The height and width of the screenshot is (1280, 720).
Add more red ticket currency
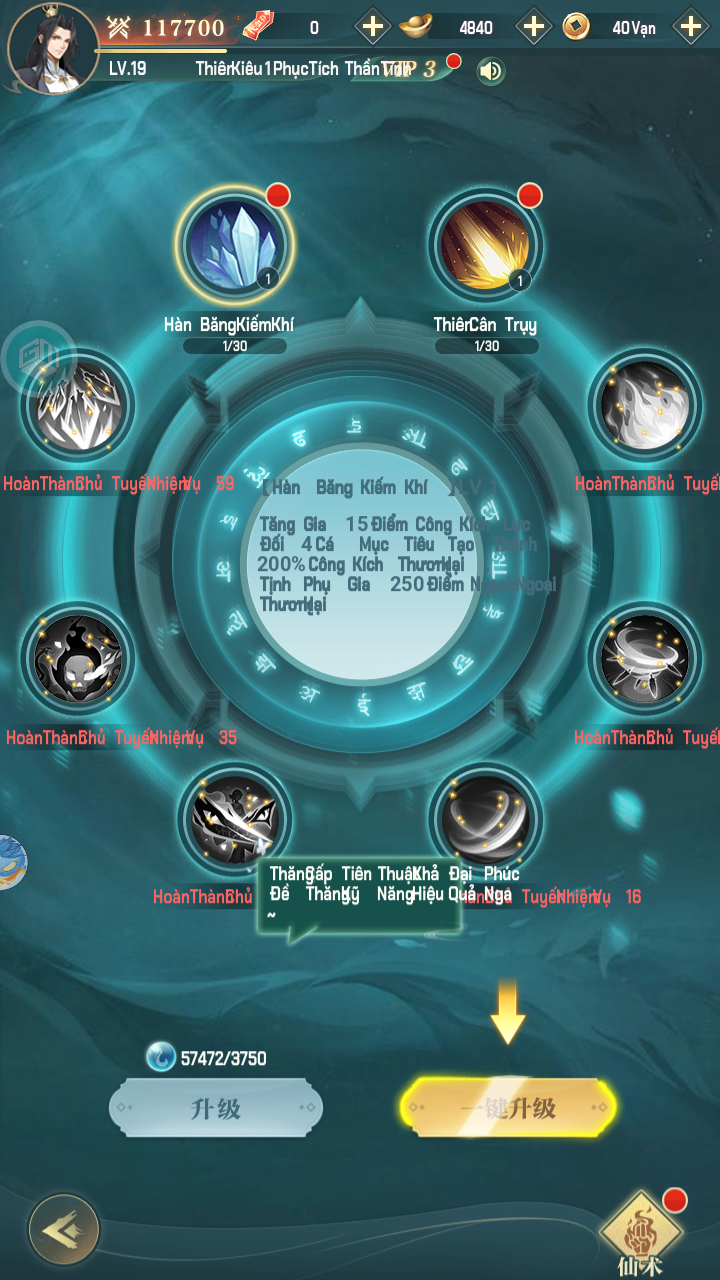pos(372,27)
